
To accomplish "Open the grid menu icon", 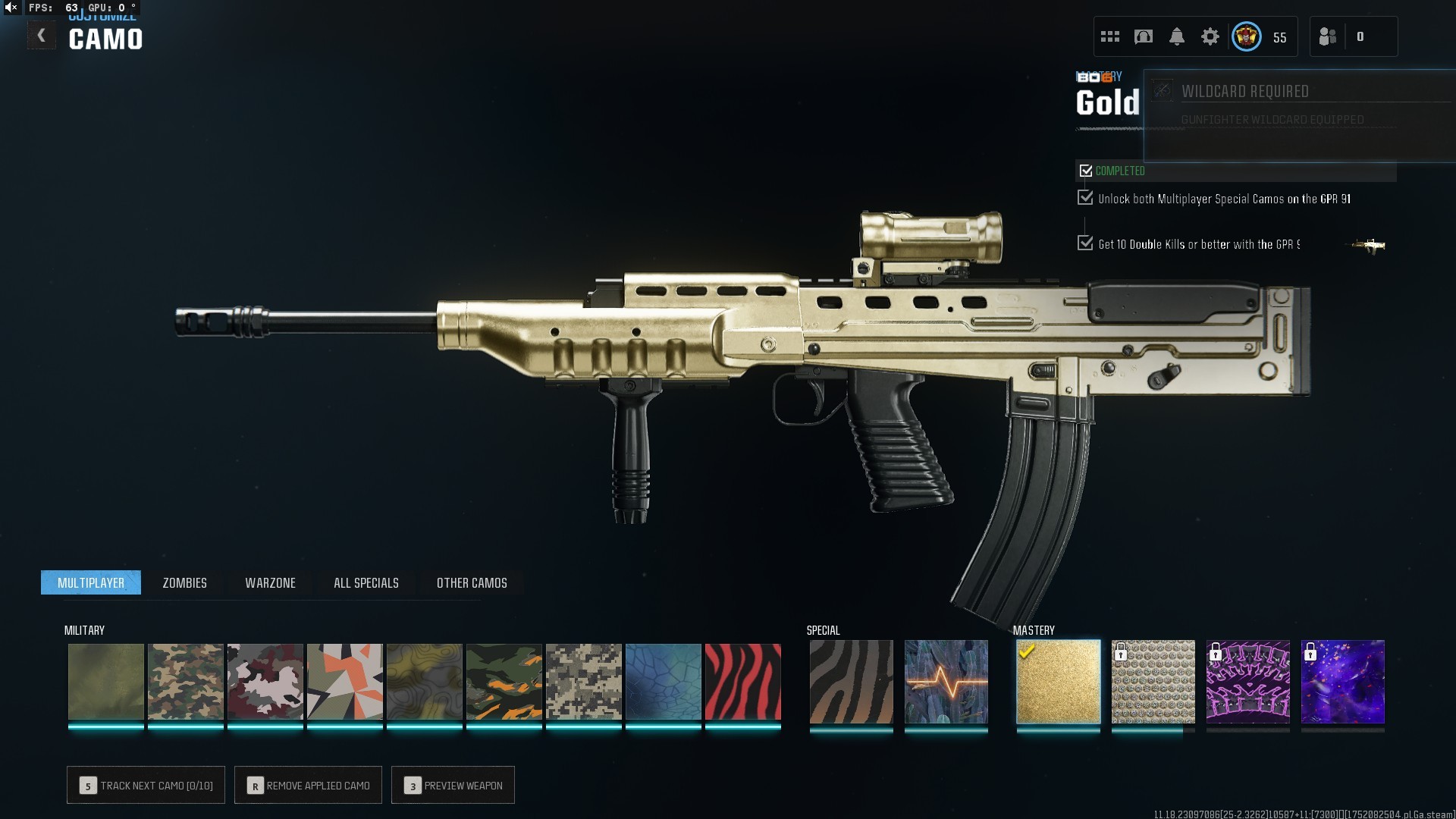I will 1109,36.
